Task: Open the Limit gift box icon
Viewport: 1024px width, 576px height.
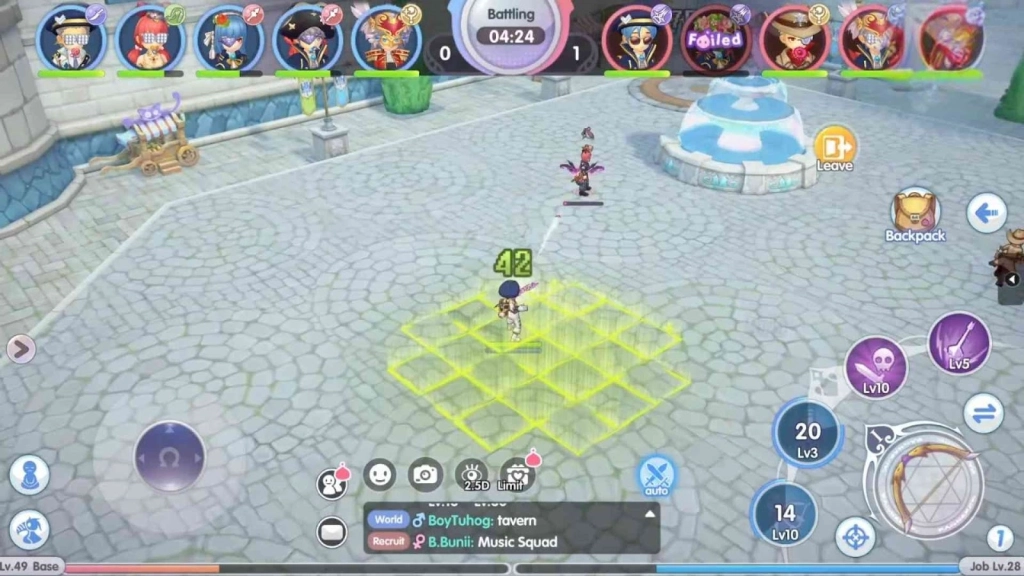Action: pos(517,475)
